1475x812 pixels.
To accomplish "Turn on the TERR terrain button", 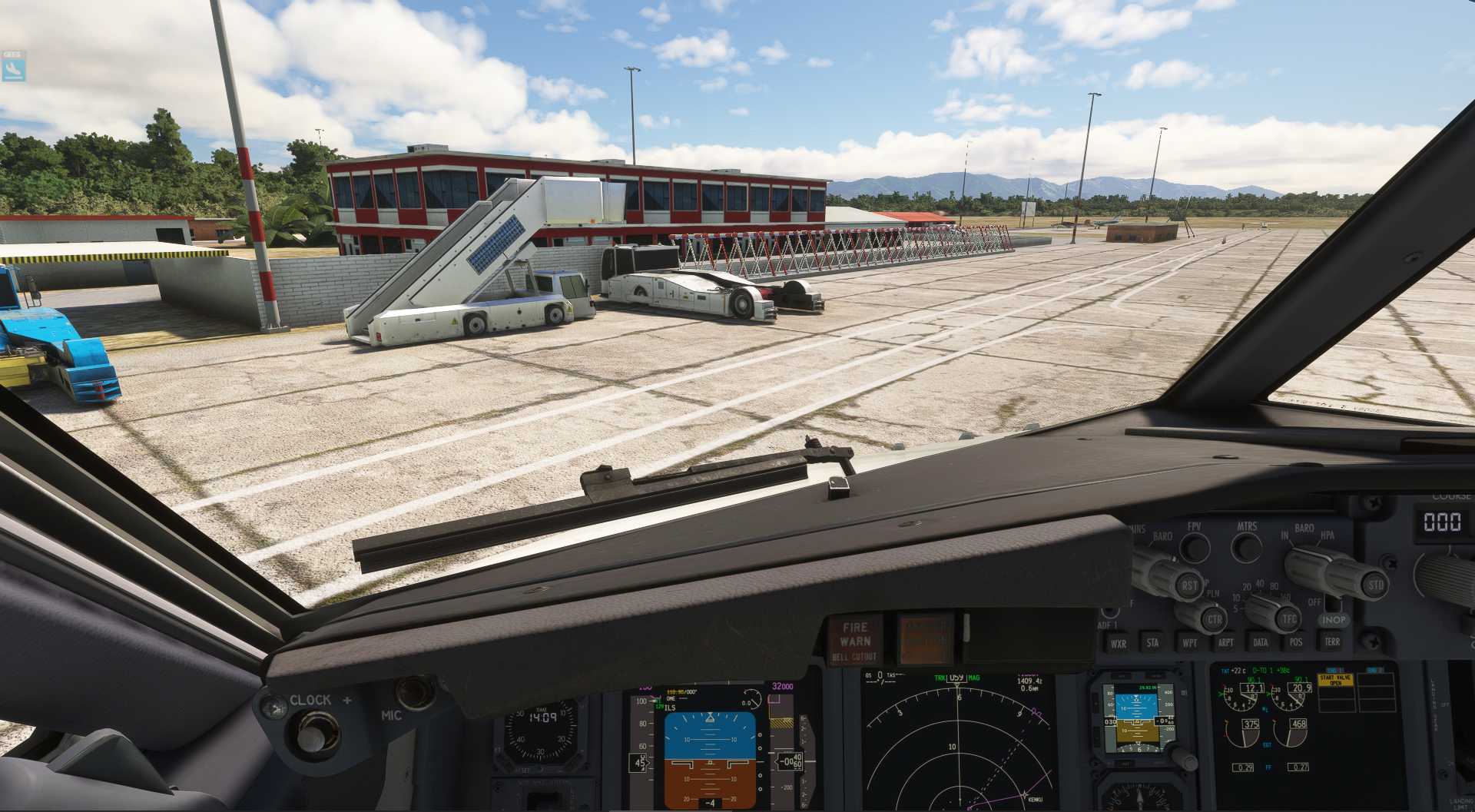I will click(x=1332, y=641).
